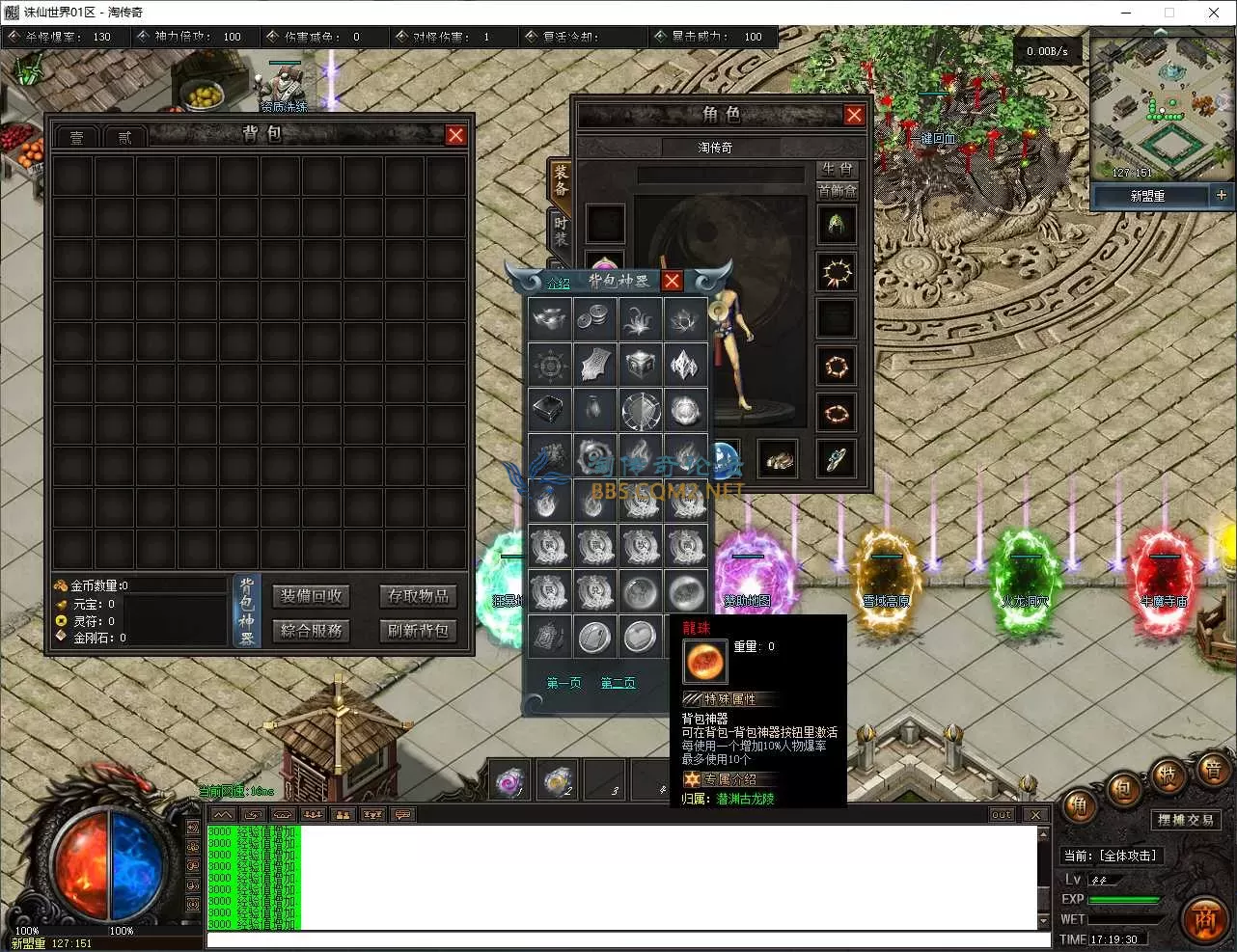Toggle the 背包神器 vertical tab

click(x=247, y=612)
